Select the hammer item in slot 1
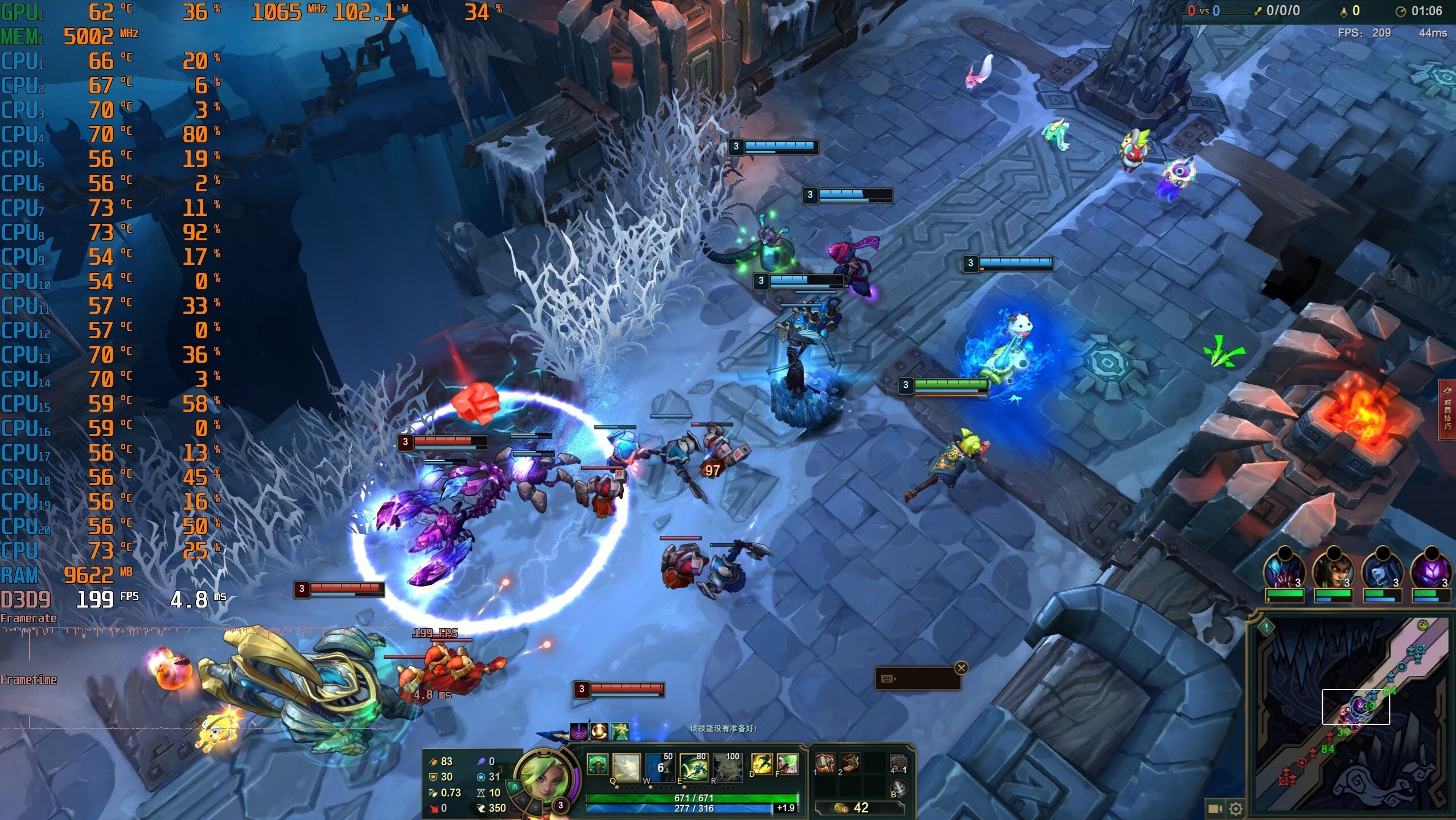The height and width of the screenshot is (820, 1456). [825, 763]
